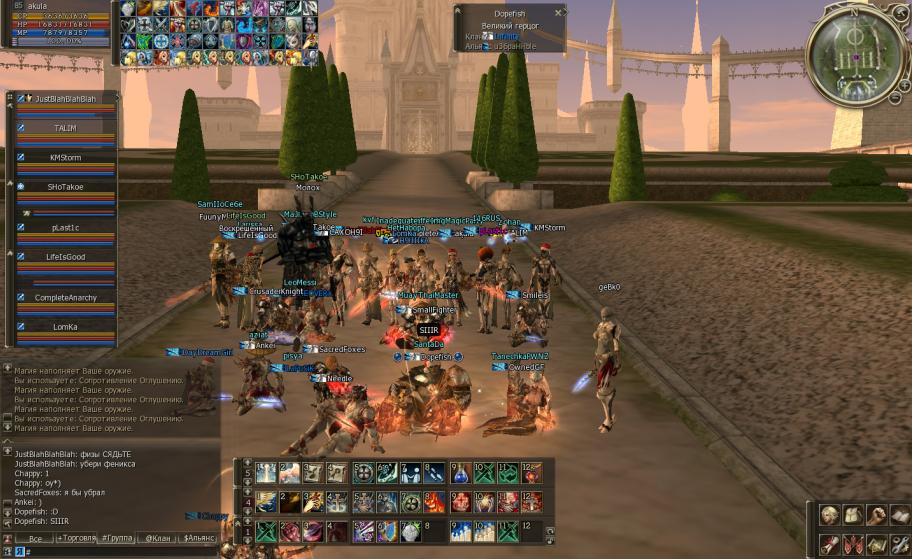Select party member KMStorm

pyautogui.click(x=65, y=158)
